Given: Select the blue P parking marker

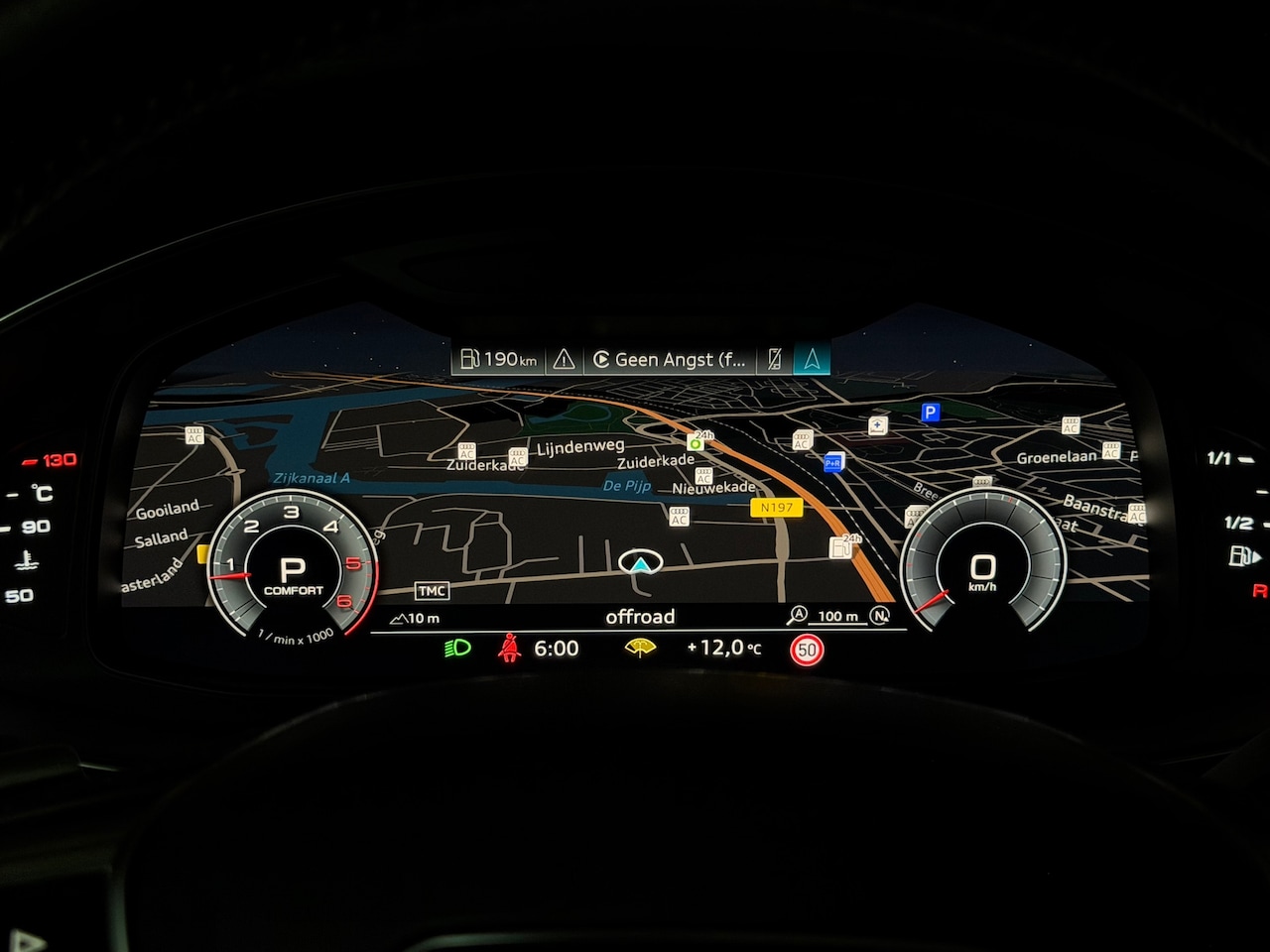Looking at the screenshot, I should point(930,412).
